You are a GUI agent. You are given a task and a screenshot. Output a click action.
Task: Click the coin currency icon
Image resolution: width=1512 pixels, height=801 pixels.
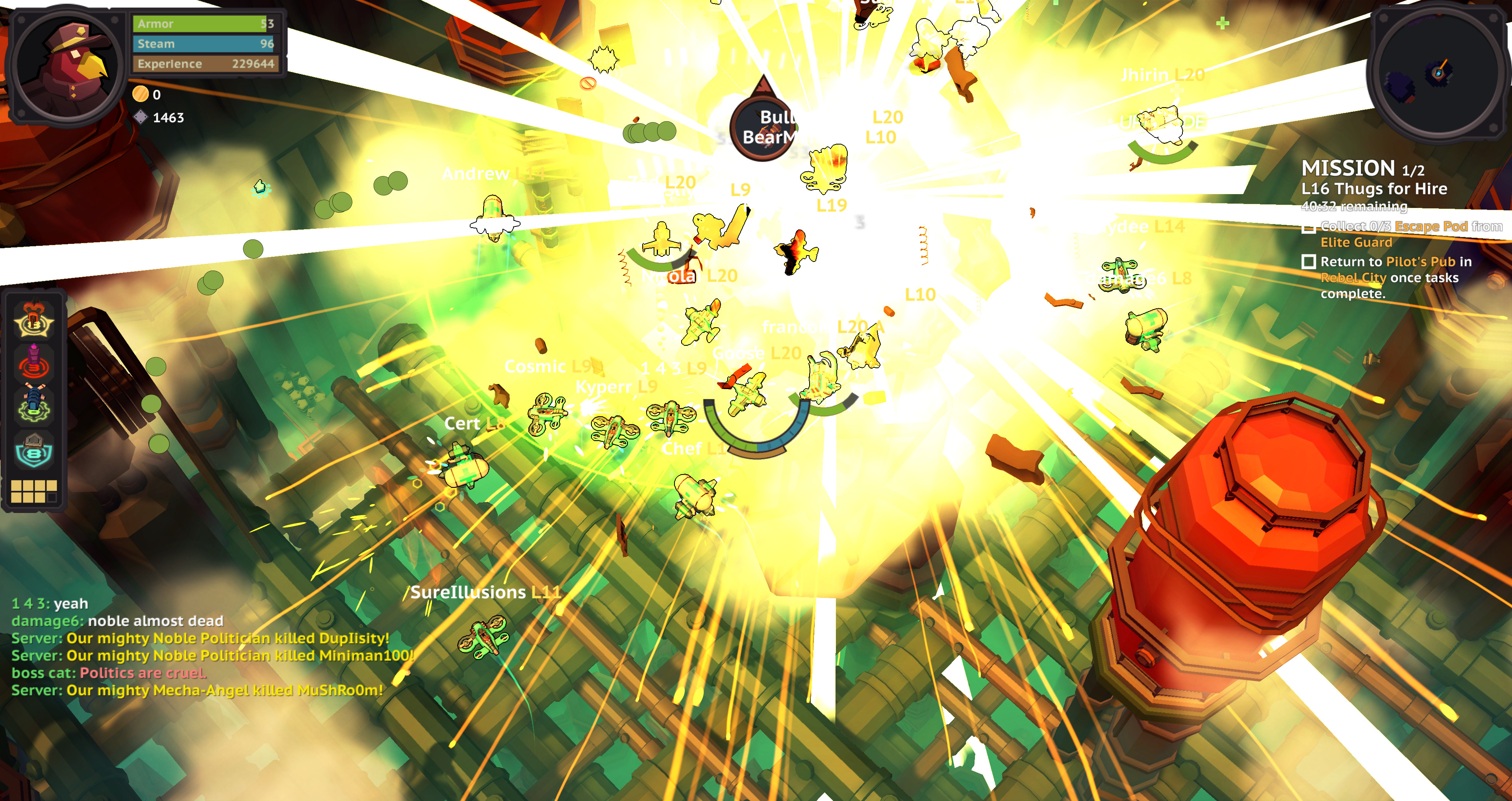pos(140,94)
